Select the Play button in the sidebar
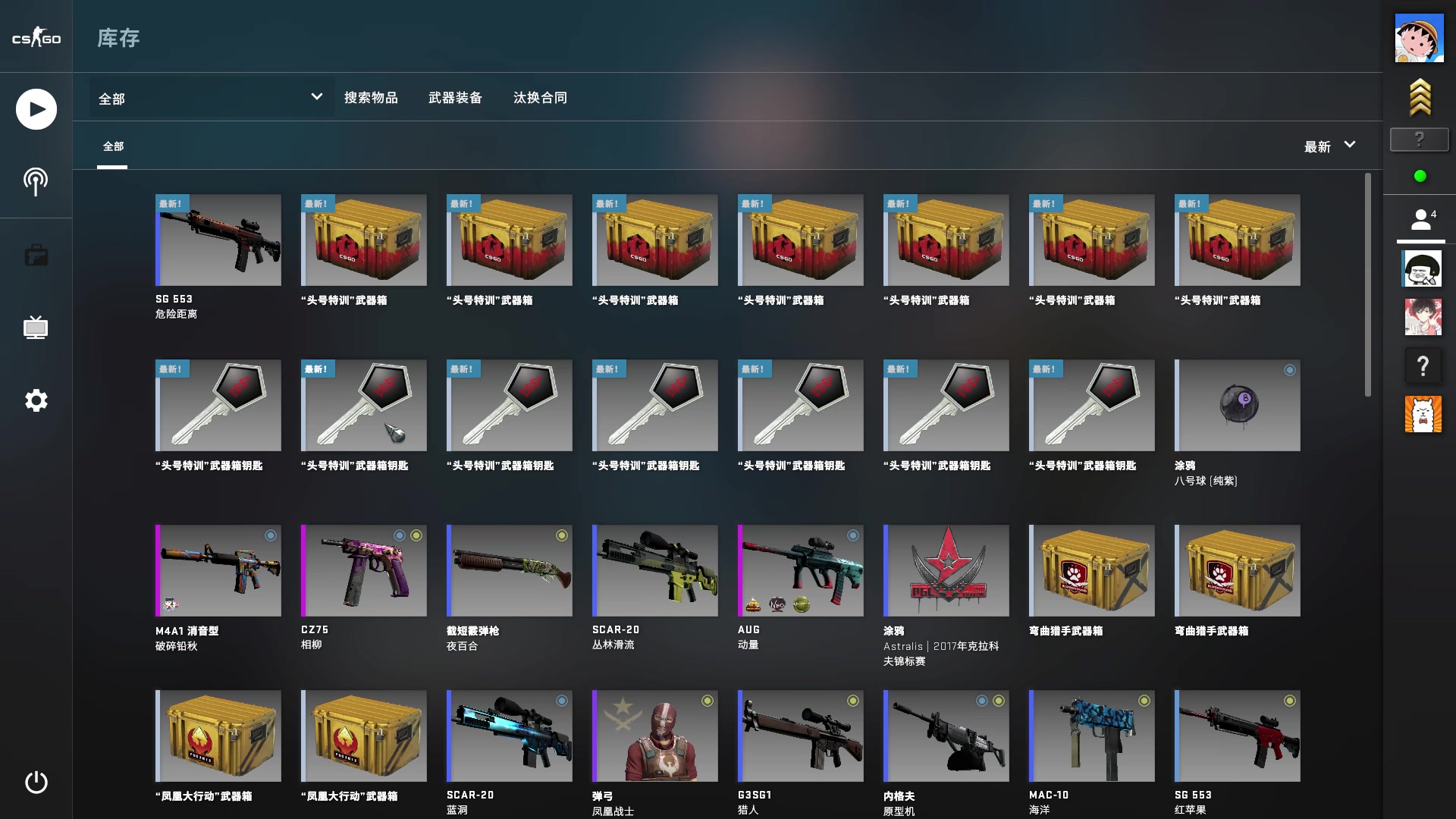The image size is (1456, 819). click(35, 108)
